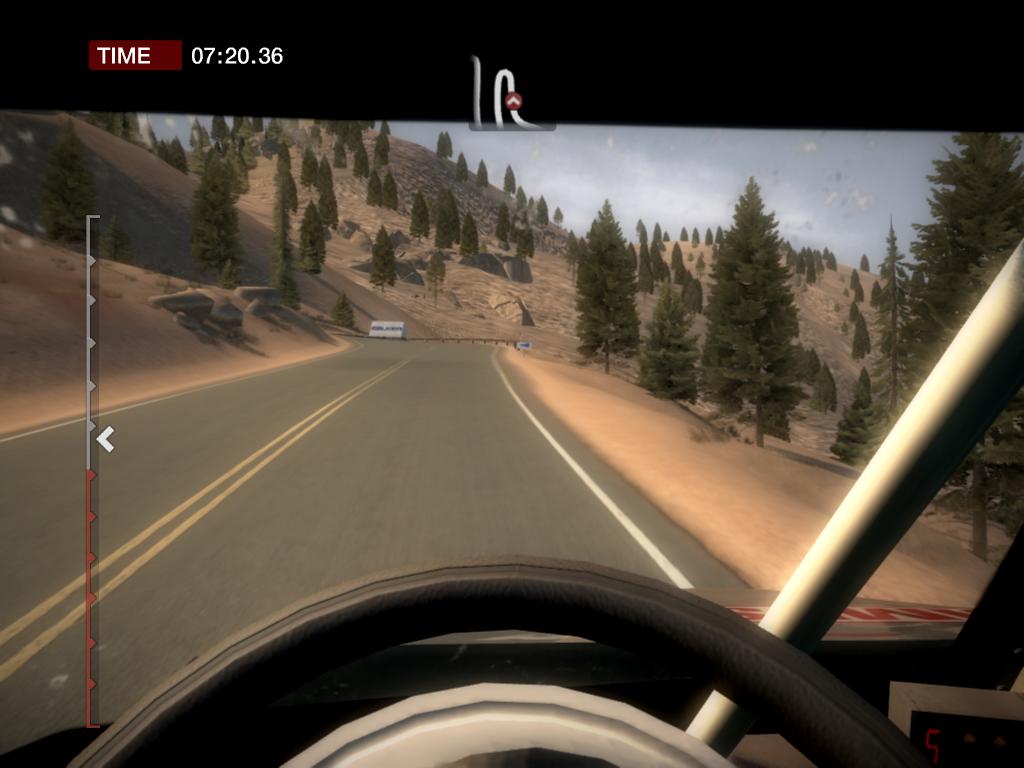Click the track layout minimap
The height and width of the screenshot is (768, 1024).
click(510, 95)
